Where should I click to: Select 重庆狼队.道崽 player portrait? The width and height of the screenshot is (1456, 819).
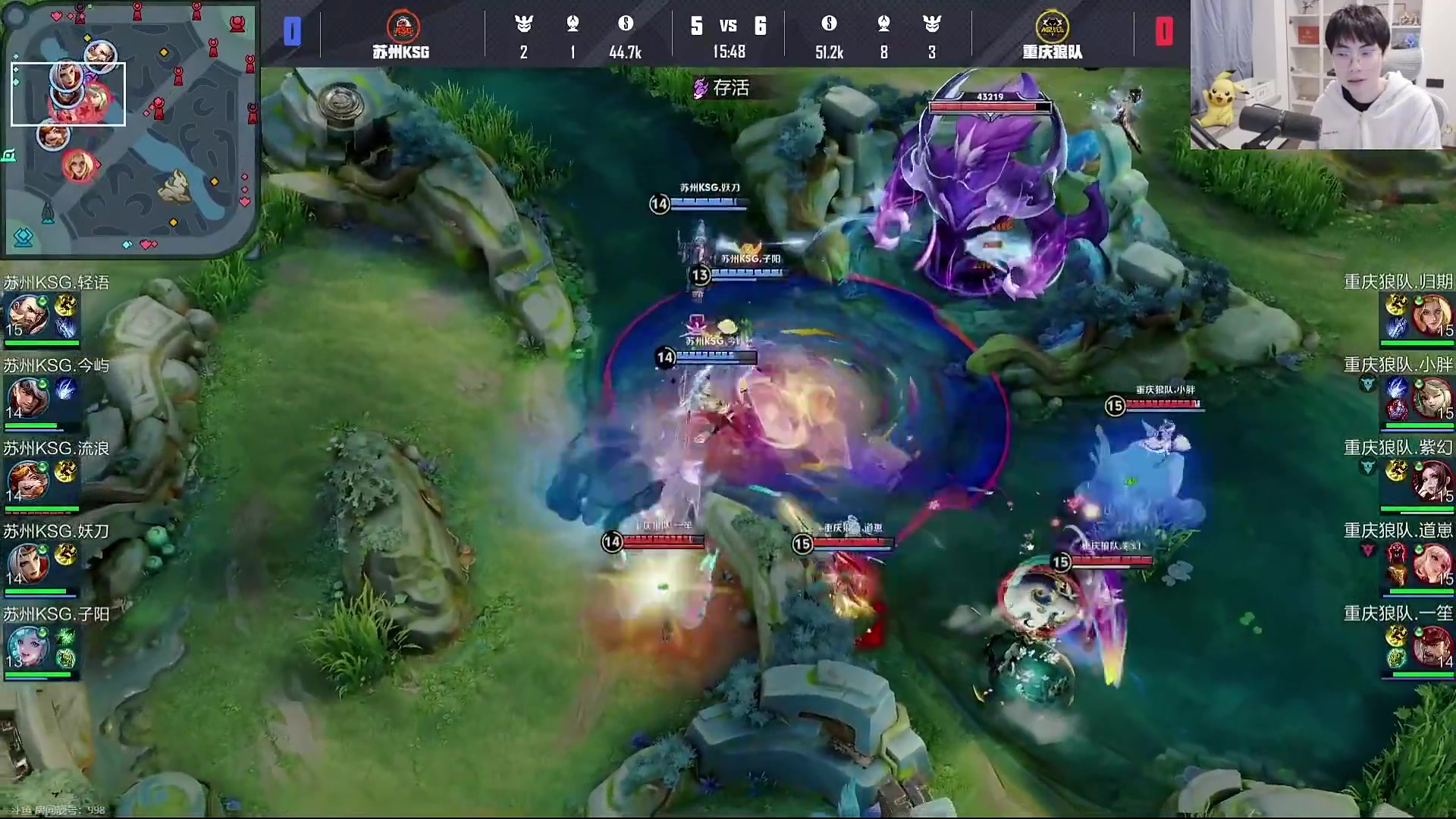[x=1432, y=563]
